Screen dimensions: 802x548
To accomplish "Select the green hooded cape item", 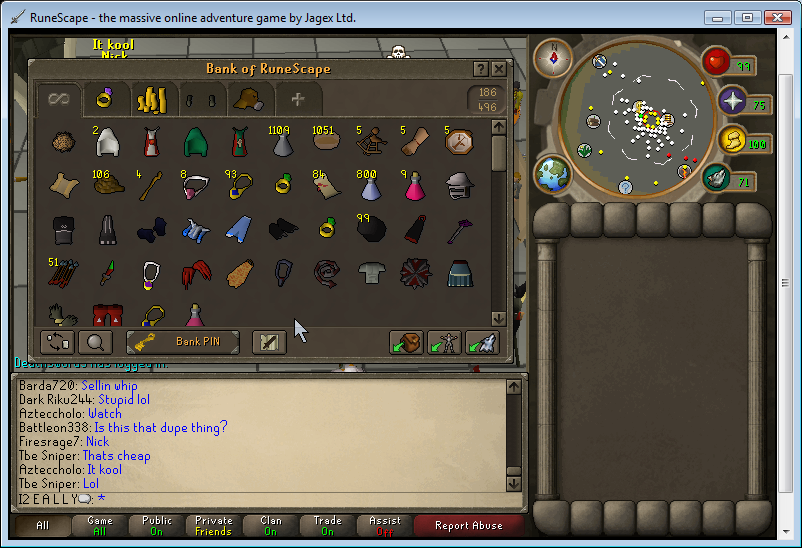I will [x=195, y=142].
